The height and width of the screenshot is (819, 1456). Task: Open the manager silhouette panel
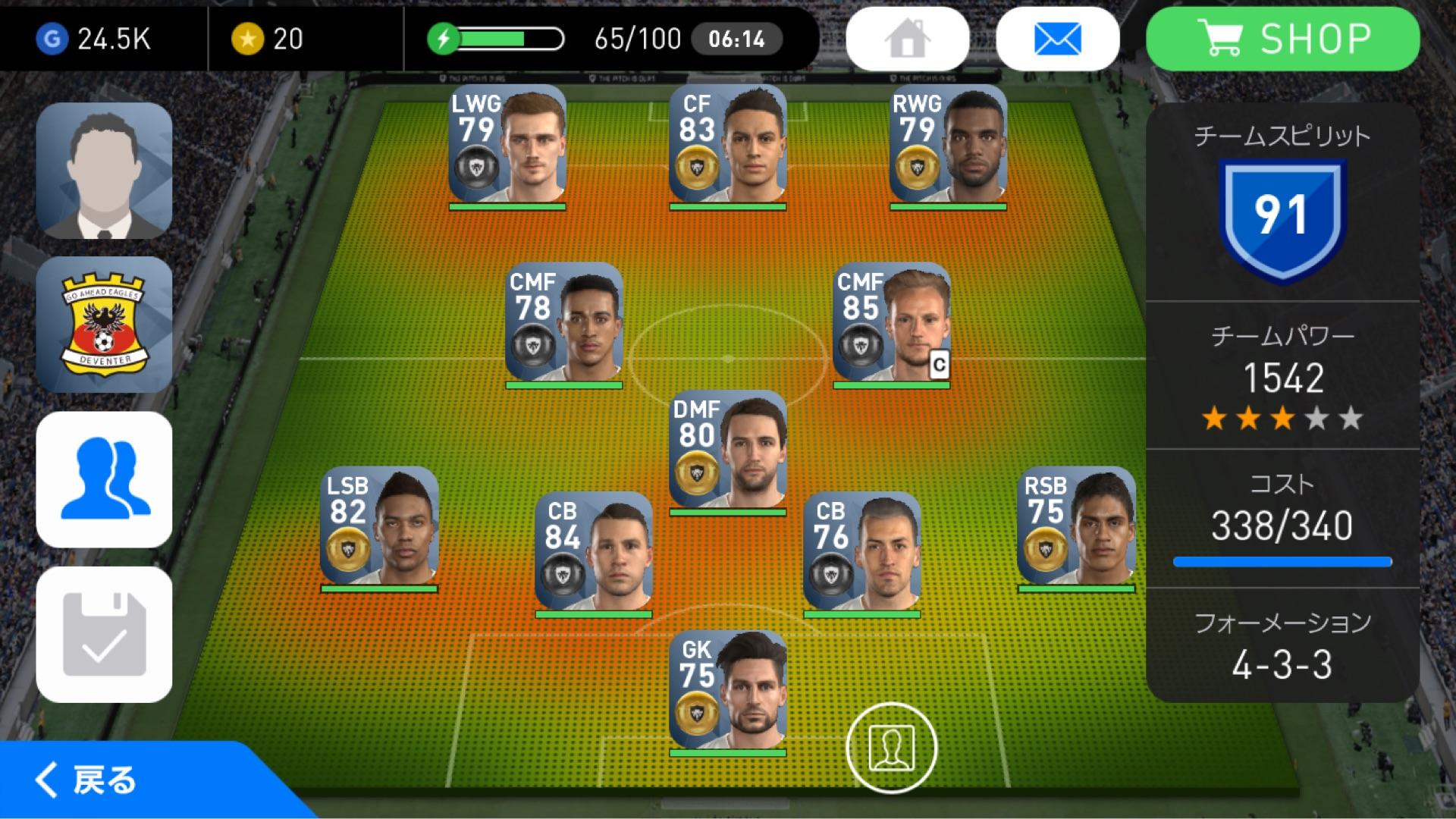[x=104, y=171]
